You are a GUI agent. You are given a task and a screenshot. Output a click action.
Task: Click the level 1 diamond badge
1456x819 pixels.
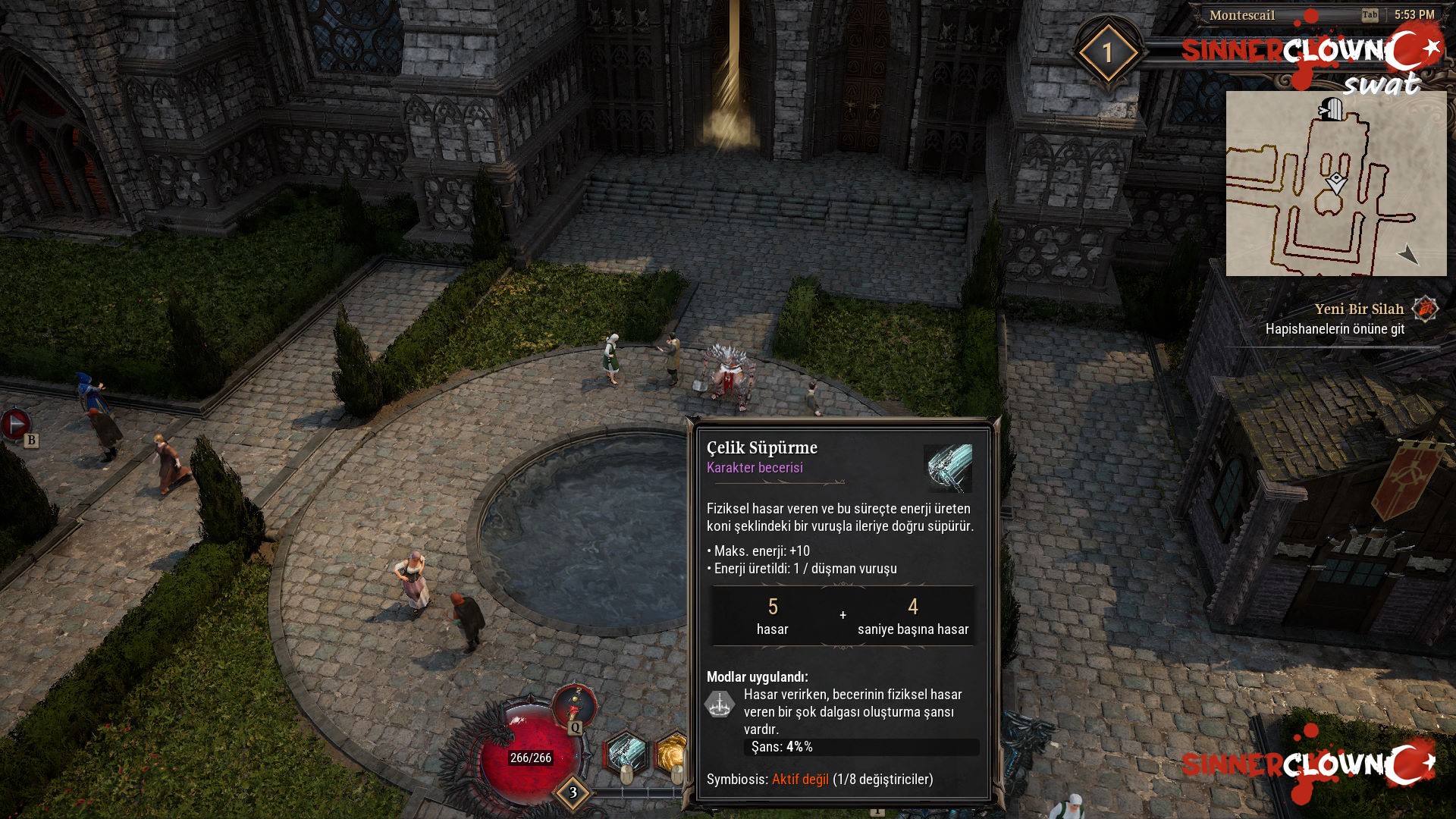(1107, 53)
